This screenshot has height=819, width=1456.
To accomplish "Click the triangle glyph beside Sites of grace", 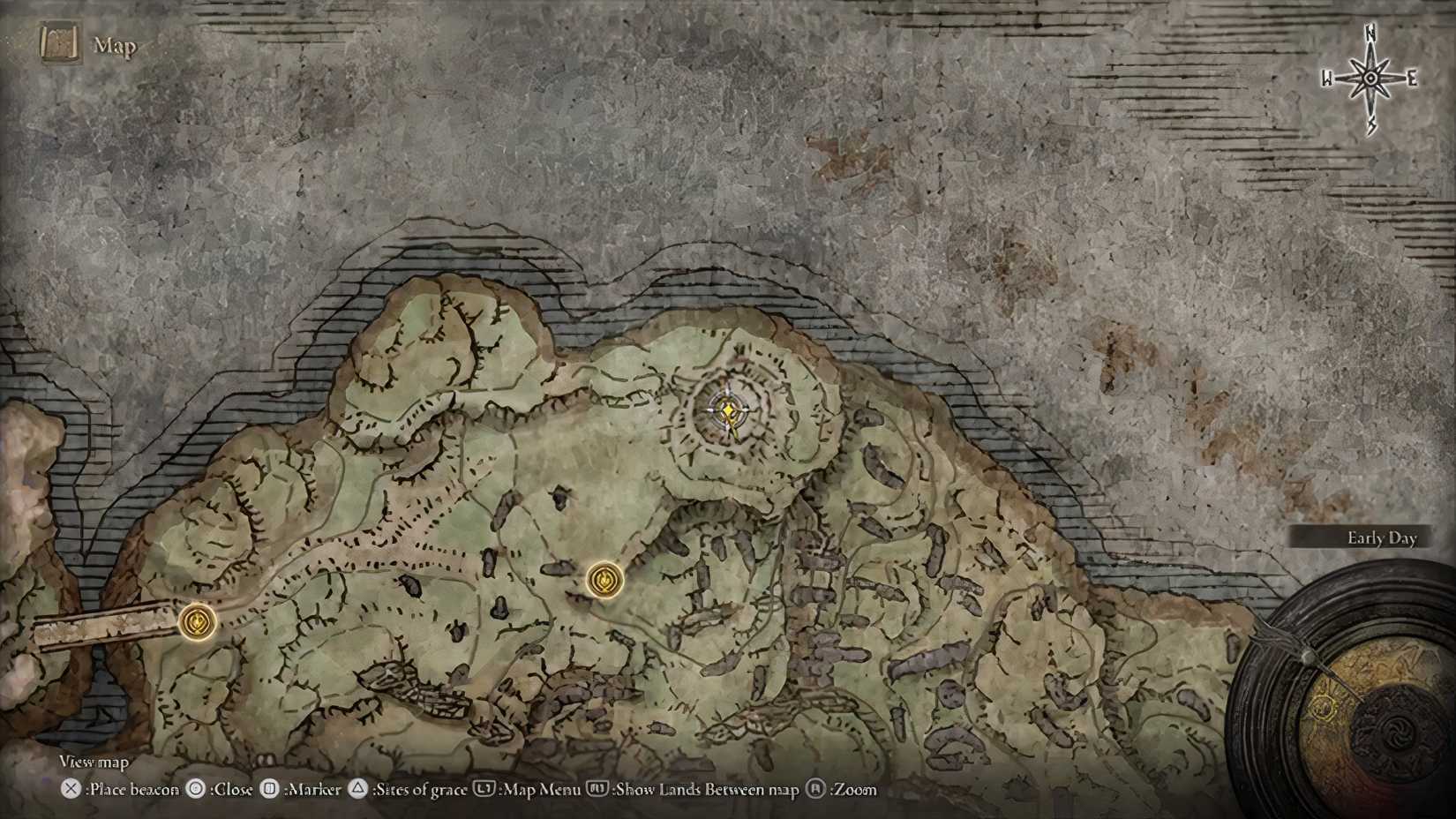I will click(x=357, y=790).
